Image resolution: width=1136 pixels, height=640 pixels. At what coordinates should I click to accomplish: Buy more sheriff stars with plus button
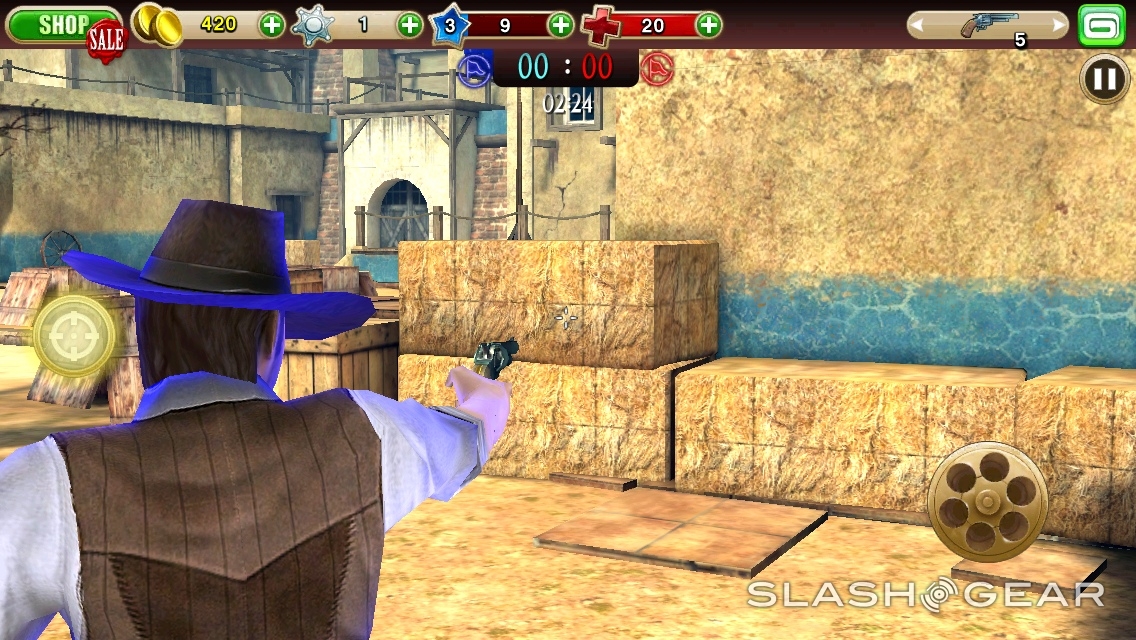tap(410, 25)
